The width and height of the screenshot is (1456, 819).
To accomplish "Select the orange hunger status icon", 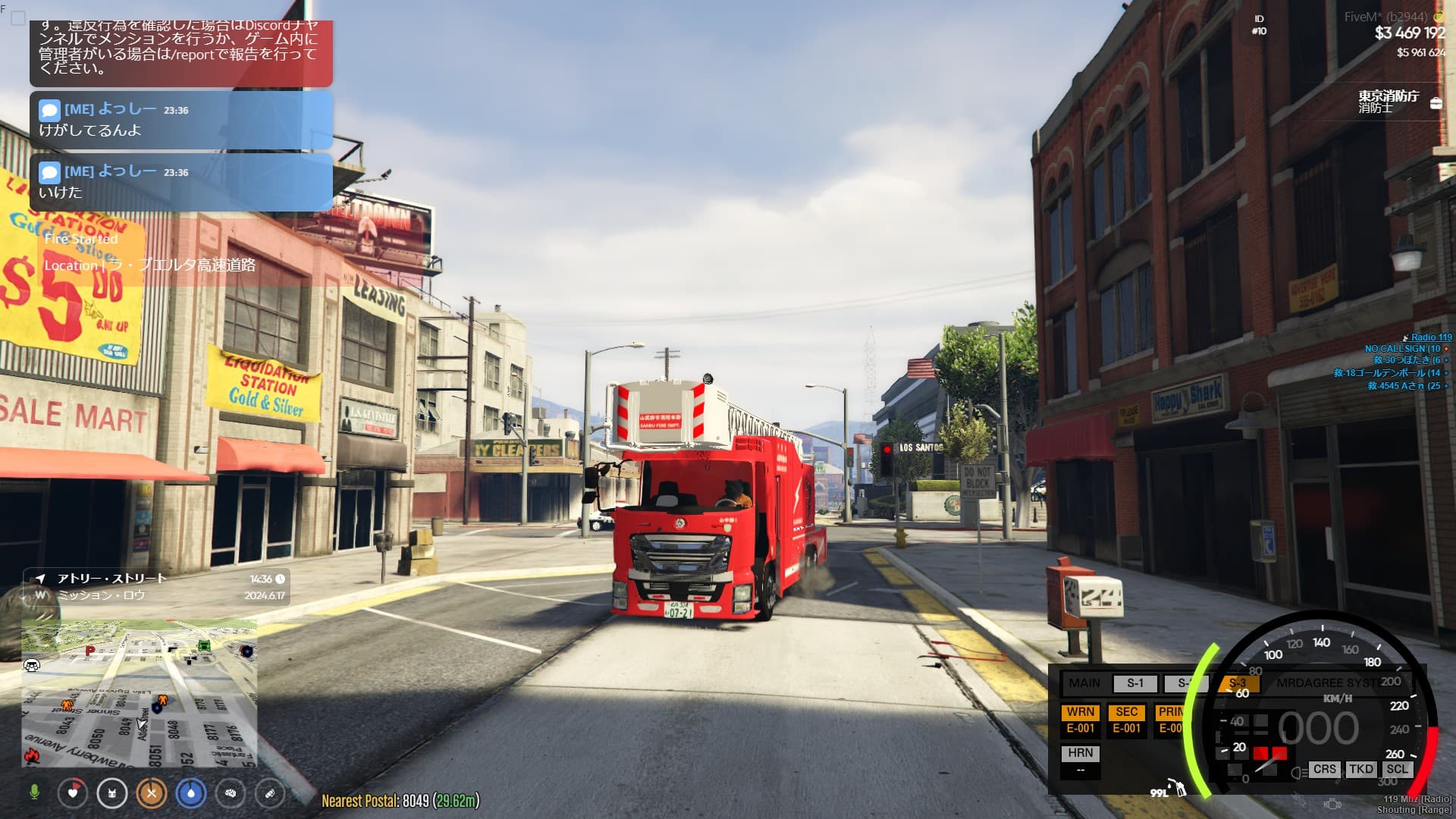I will (152, 793).
